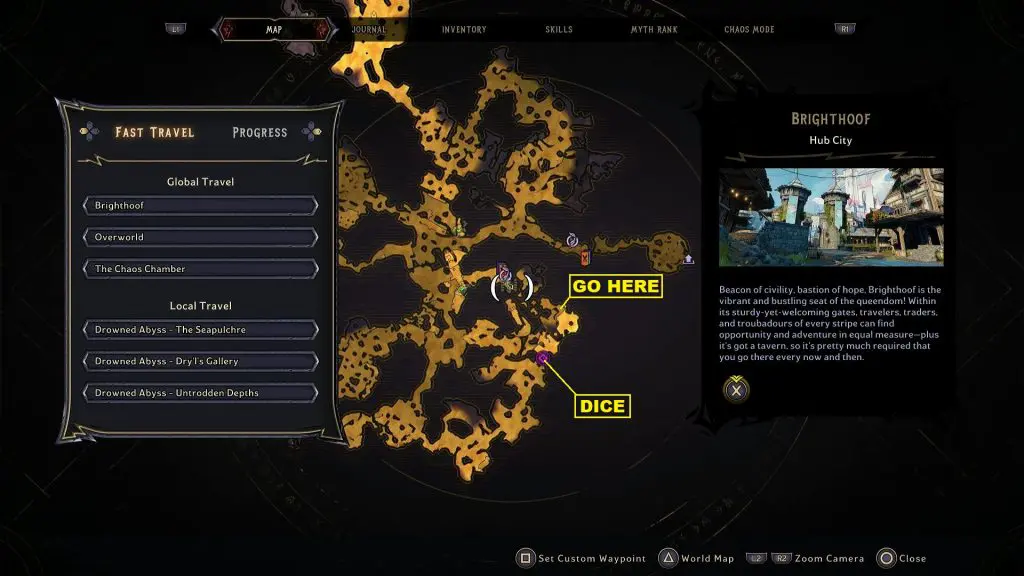This screenshot has width=1024, height=576.
Task: Click the Brighthoof hub city preview image
Action: 831,216
